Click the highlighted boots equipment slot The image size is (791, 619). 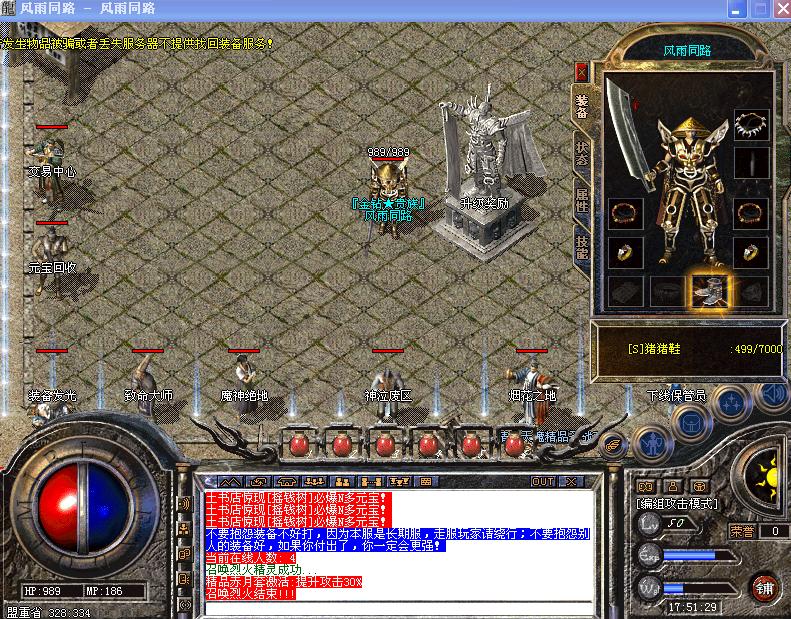709,290
